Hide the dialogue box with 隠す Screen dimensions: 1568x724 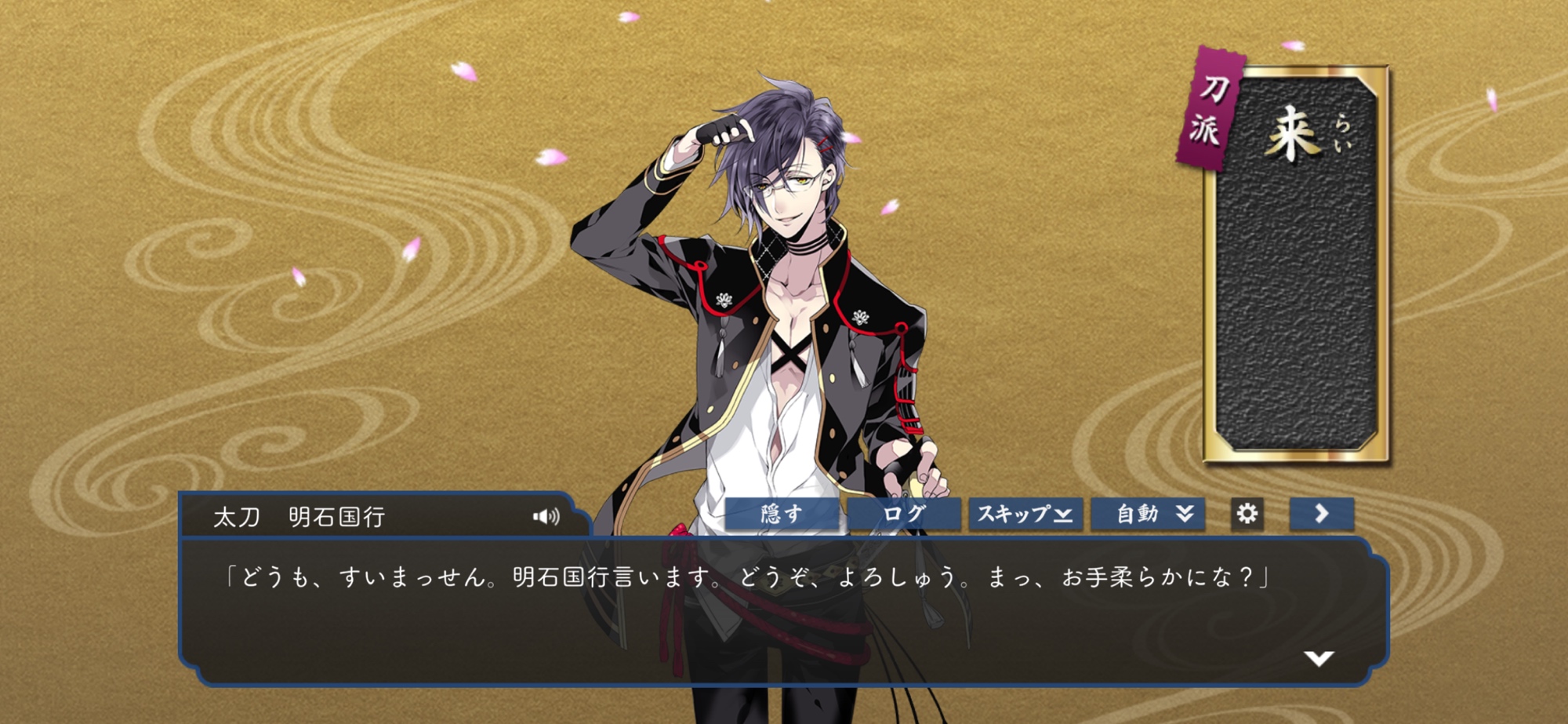click(782, 514)
